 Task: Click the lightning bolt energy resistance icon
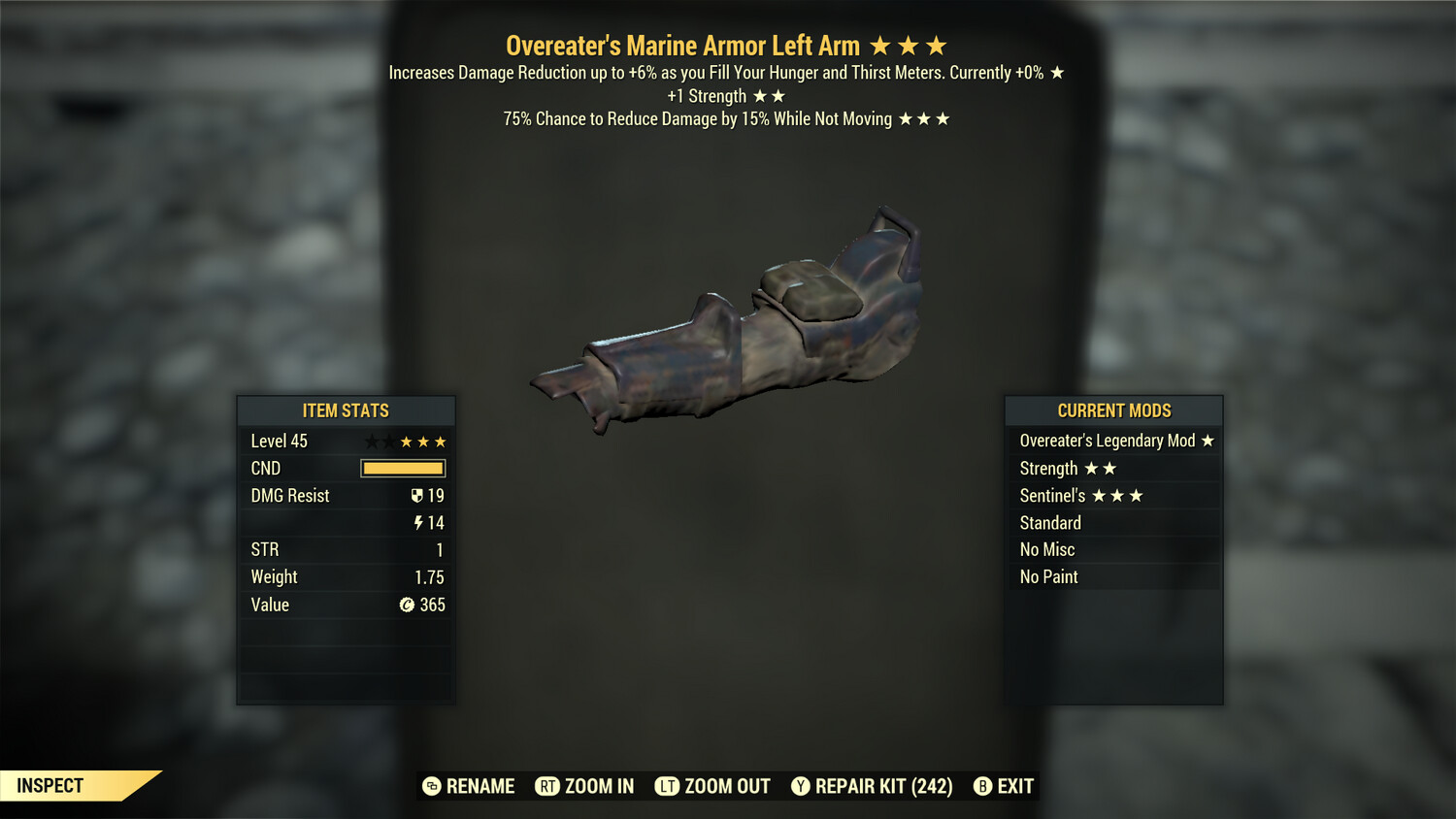[x=417, y=522]
